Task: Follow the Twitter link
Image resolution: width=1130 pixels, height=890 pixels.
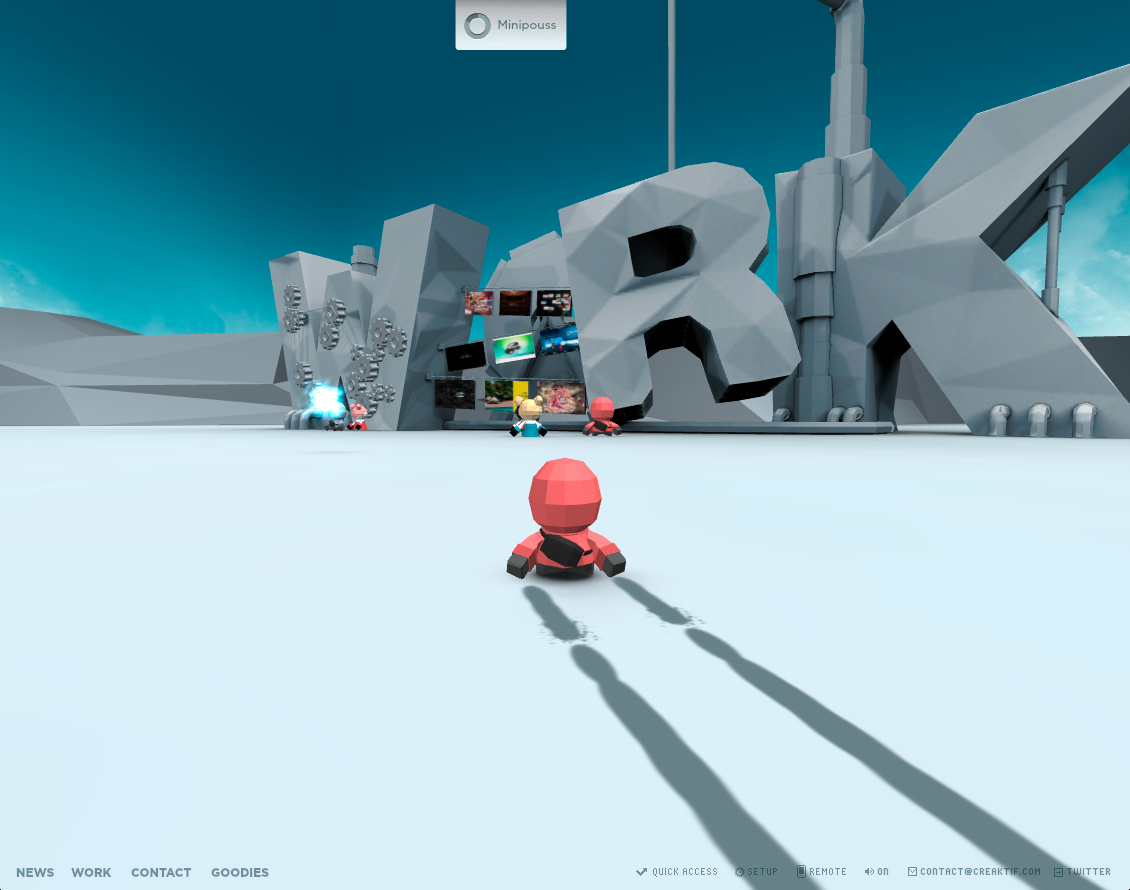Action: pos(1082,872)
